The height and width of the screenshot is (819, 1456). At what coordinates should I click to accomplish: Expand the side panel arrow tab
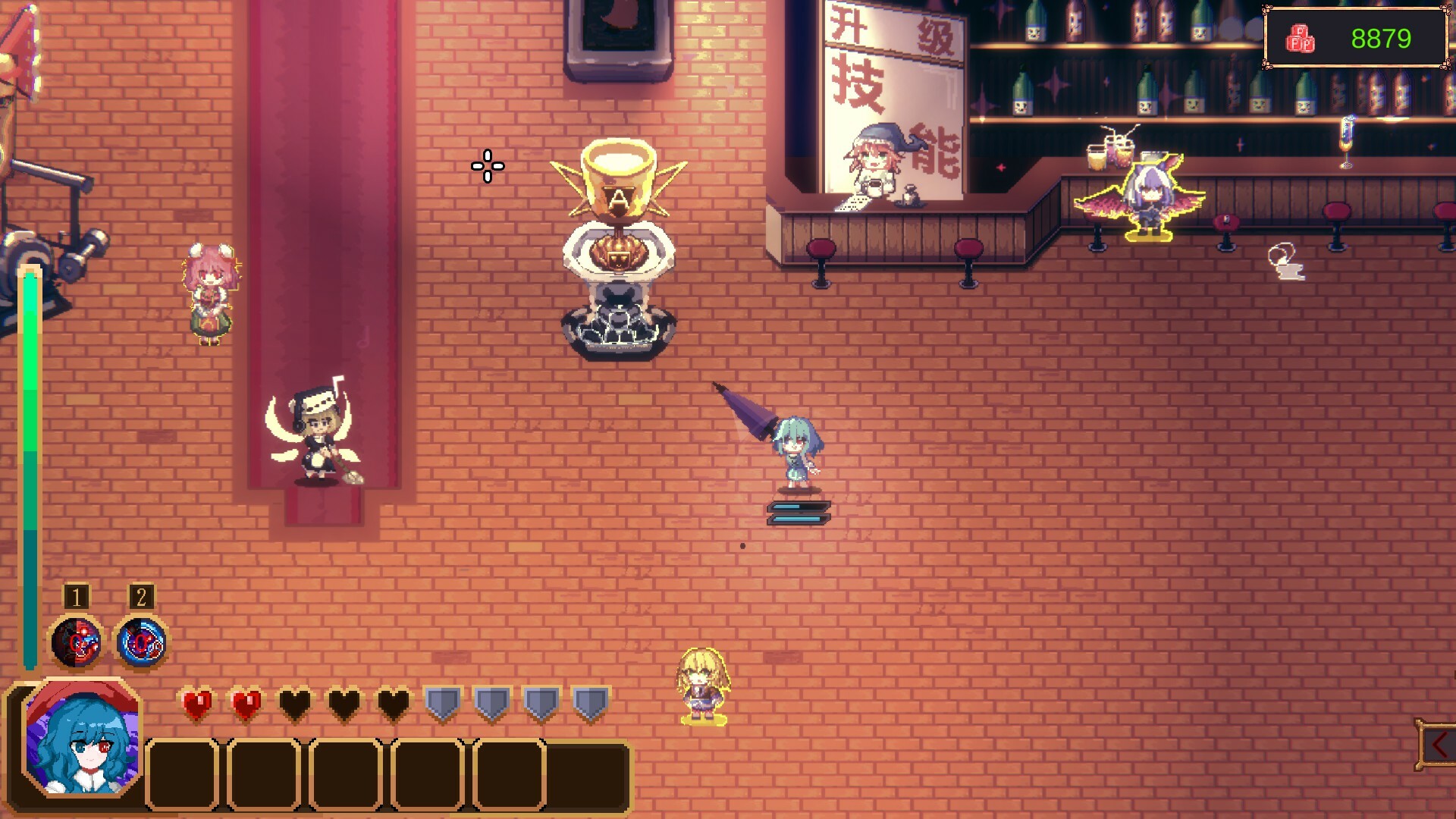point(1437,745)
